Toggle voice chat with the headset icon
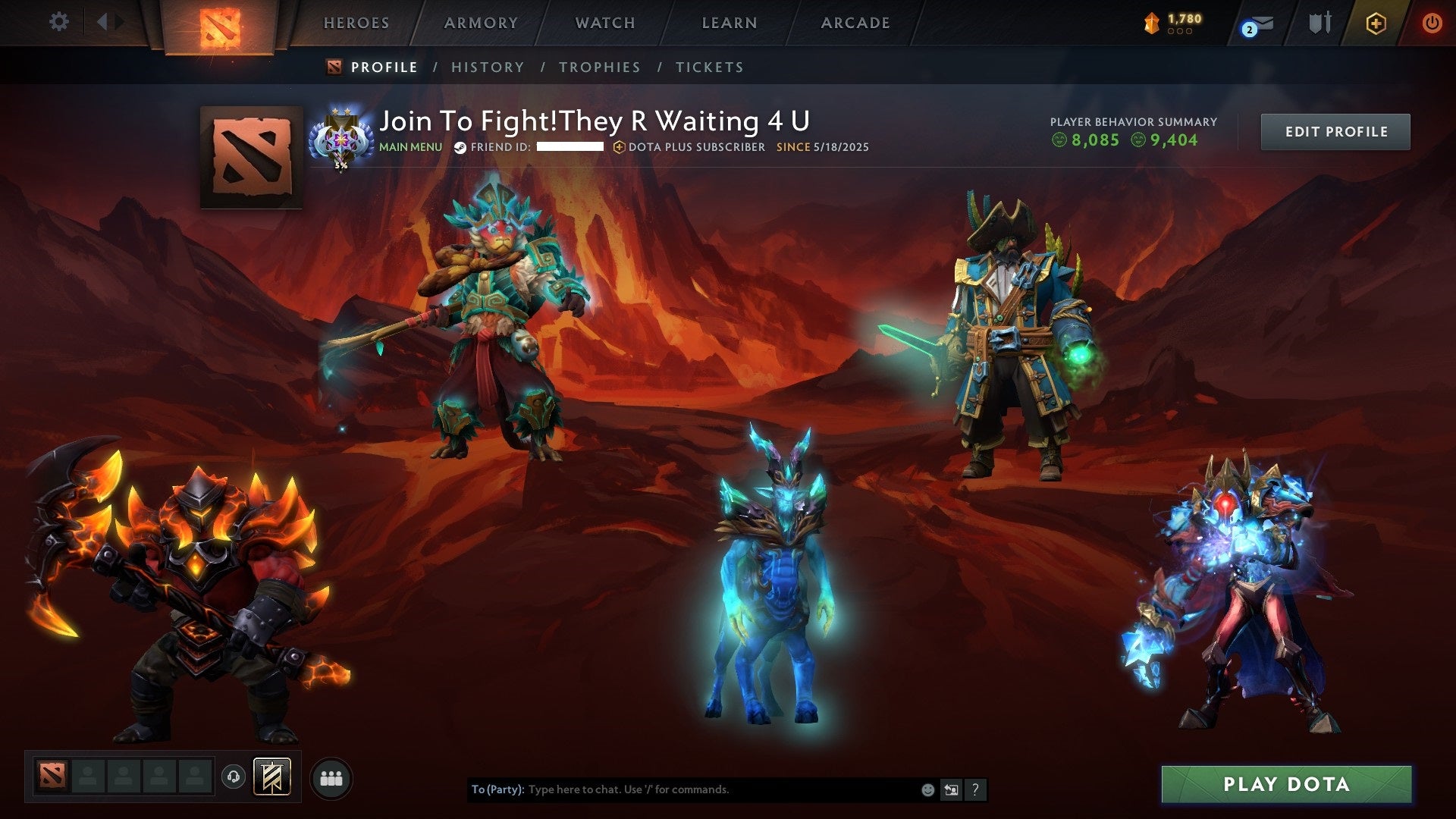Image resolution: width=1456 pixels, height=819 pixels. tap(233, 777)
